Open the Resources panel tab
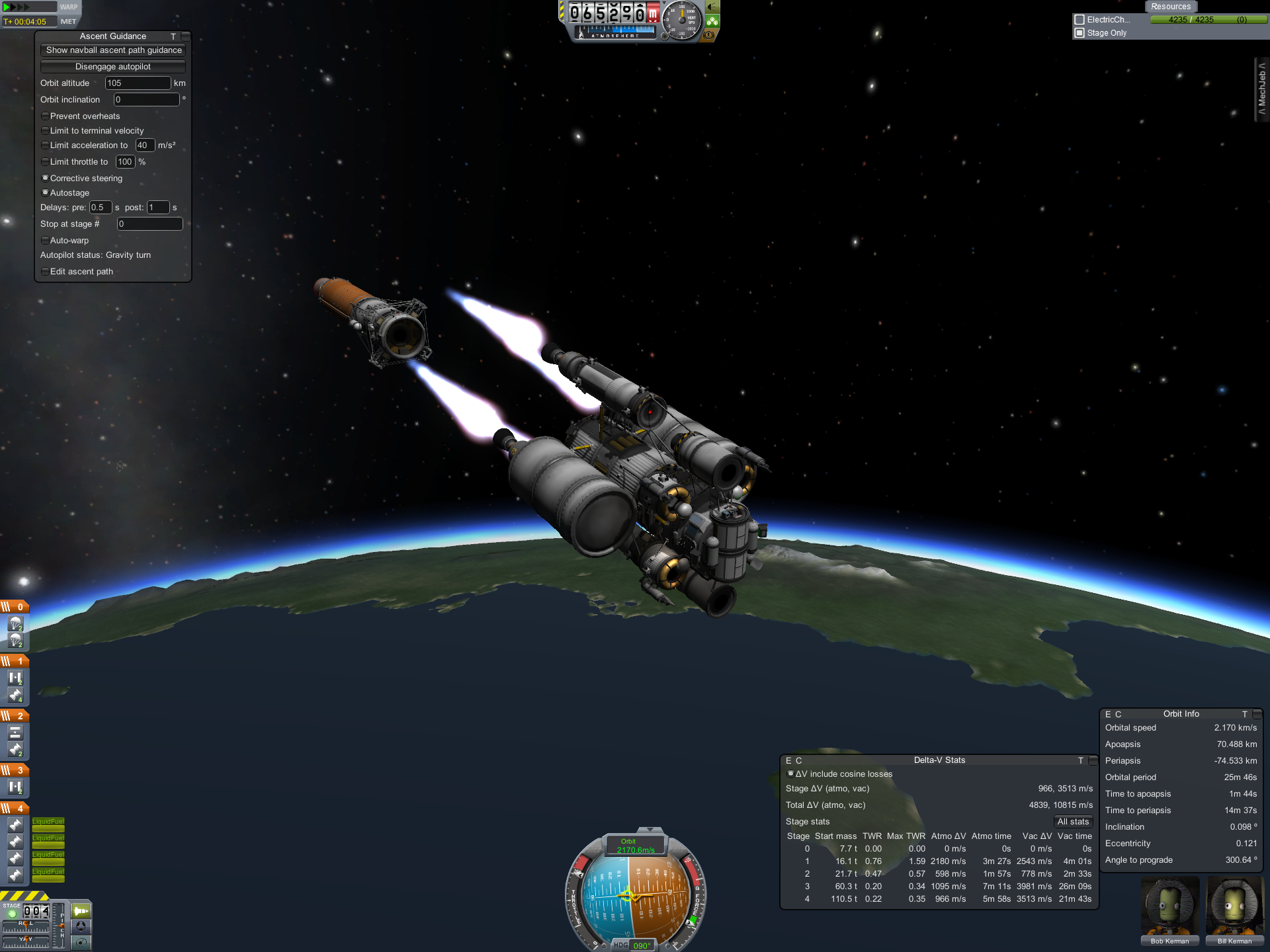1270x952 pixels. [x=1170, y=7]
